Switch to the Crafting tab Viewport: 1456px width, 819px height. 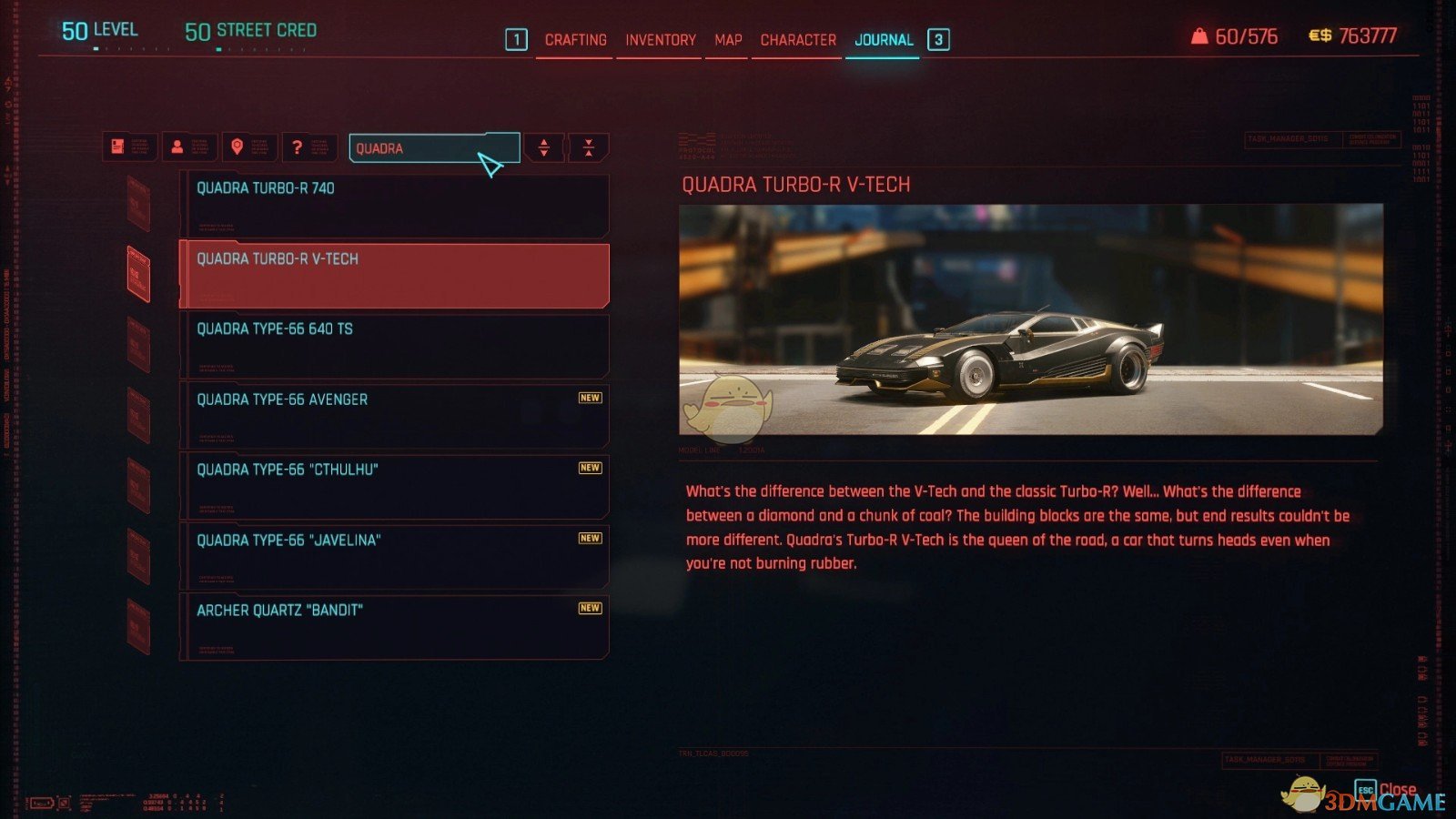[575, 40]
